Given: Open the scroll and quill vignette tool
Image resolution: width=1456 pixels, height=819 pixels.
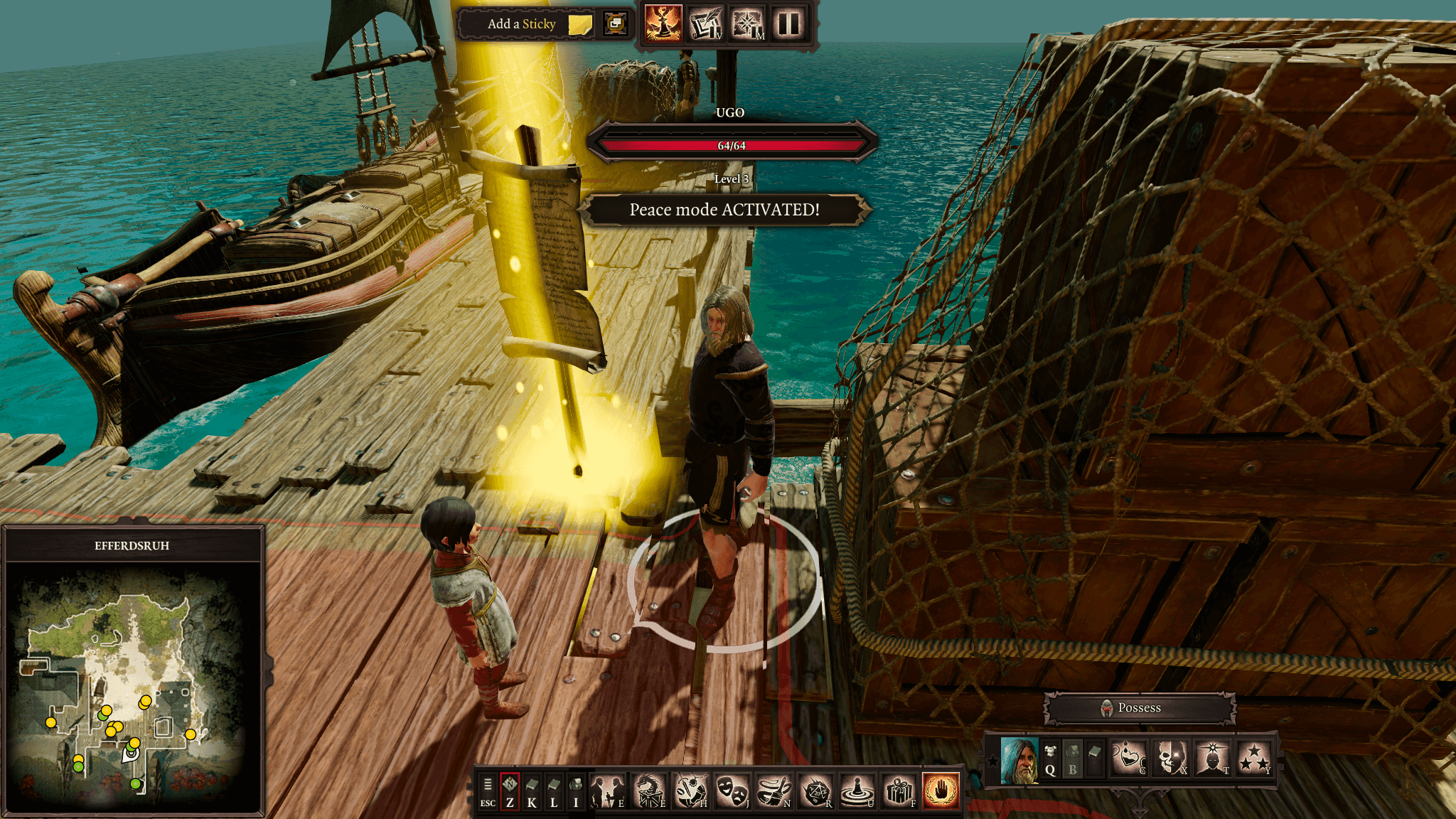Looking at the screenshot, I should (705, 23).
